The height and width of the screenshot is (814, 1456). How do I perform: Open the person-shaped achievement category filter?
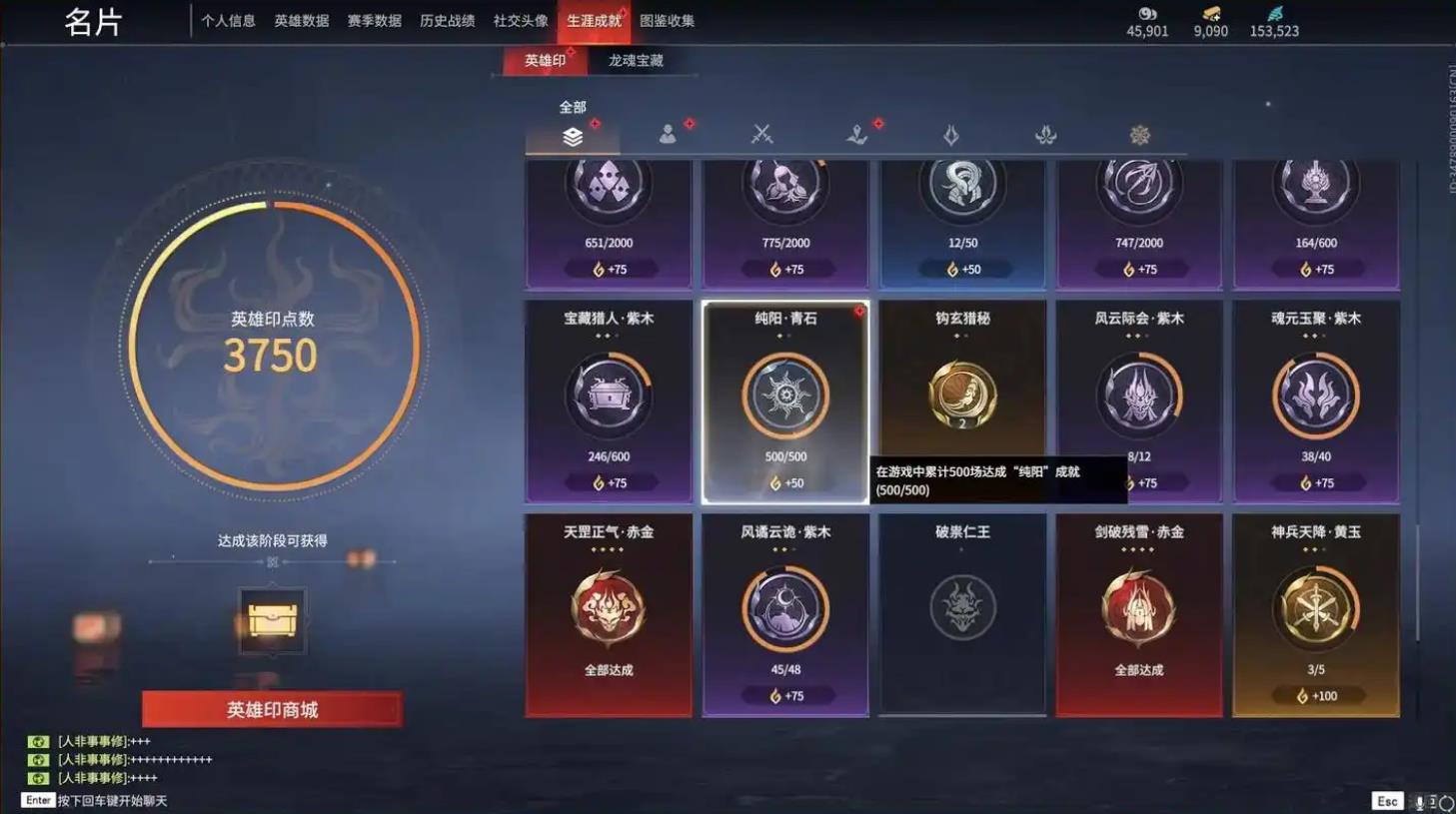[666, 134]
